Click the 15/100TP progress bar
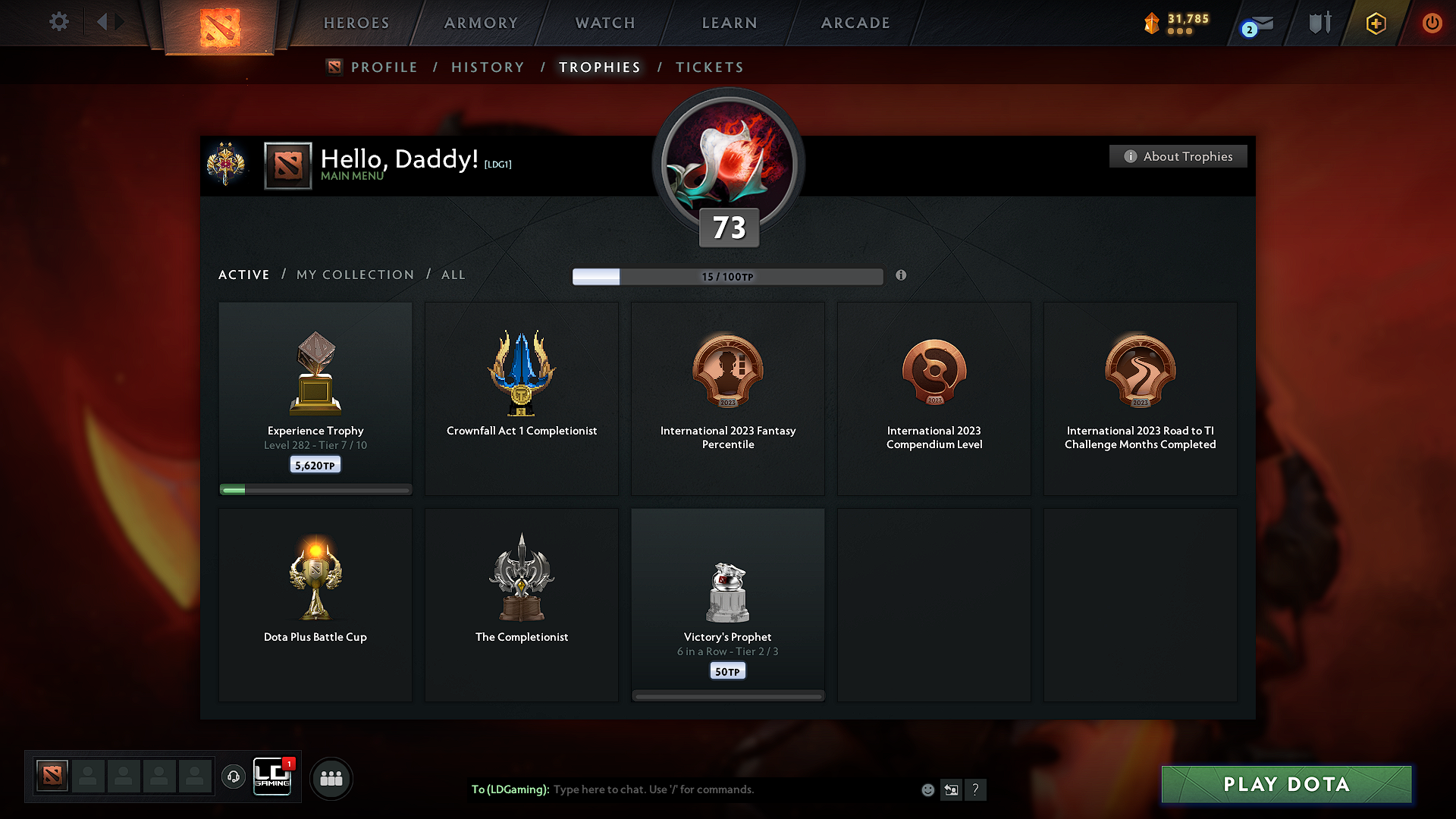 [728, 277]
